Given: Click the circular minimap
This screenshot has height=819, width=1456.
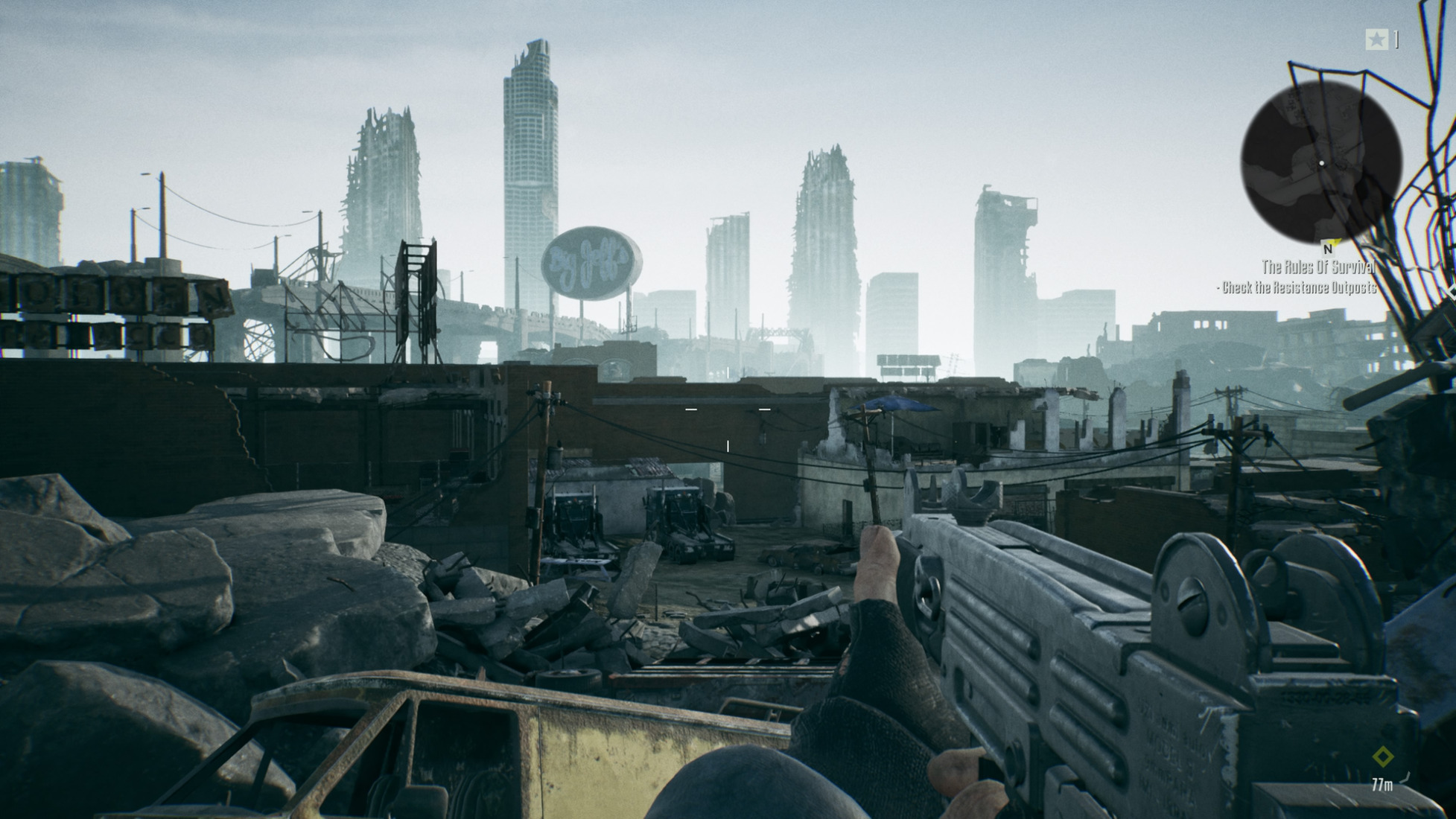Looking at the screenshot, I should pyautogui.click(x=1320, y=163).
